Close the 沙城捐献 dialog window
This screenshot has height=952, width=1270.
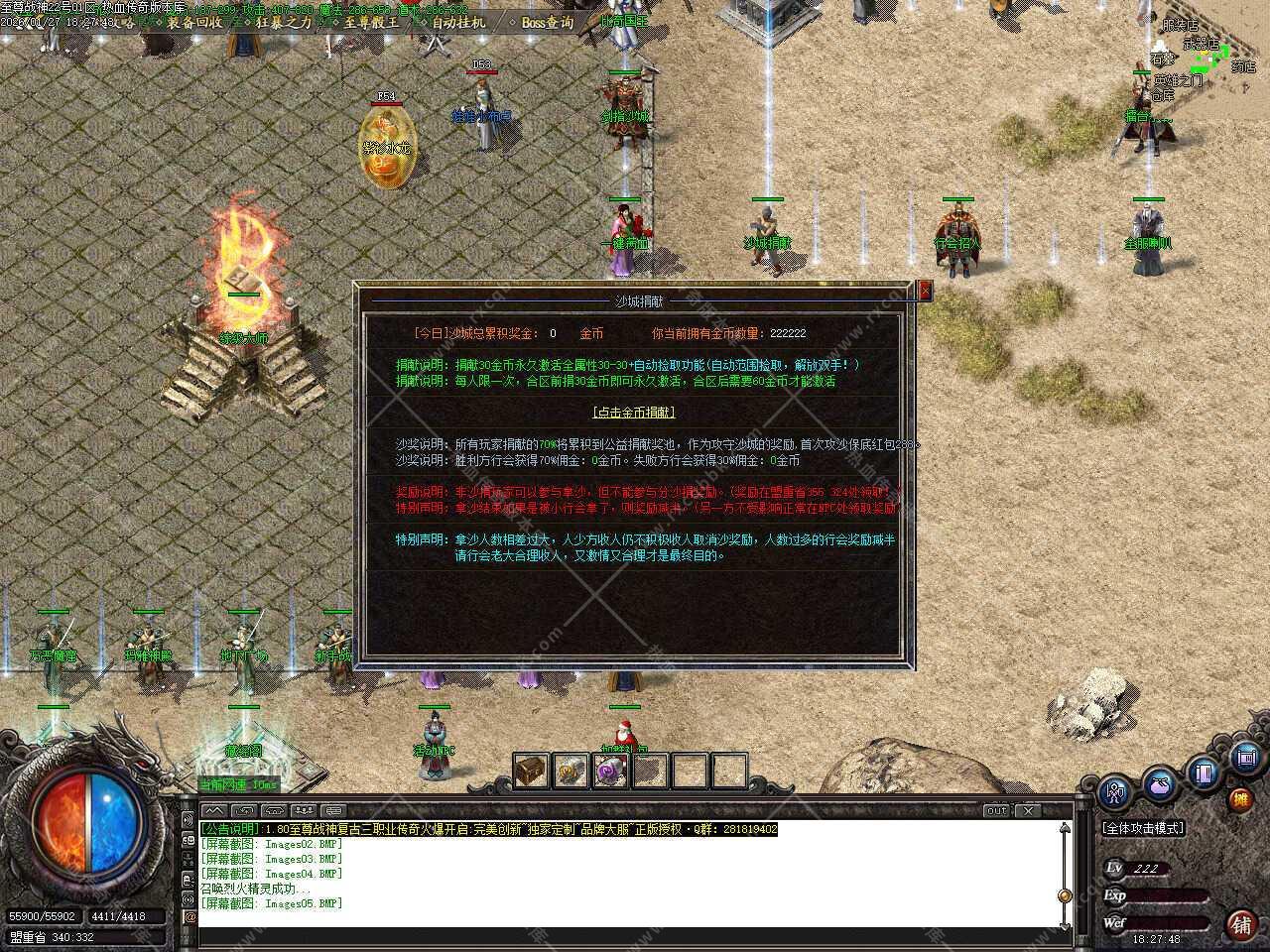coord(925,290)
